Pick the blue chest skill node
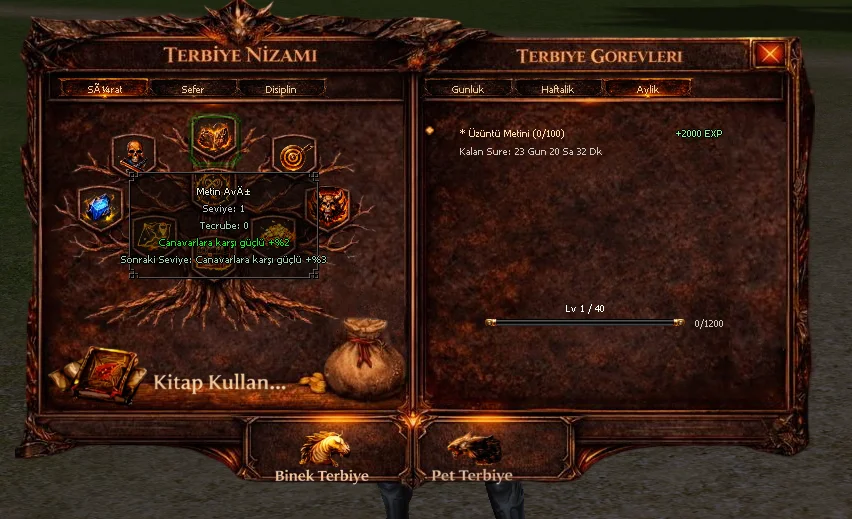Image resolution: width=852 pixels, height=519 pixels. click(100, 207)
